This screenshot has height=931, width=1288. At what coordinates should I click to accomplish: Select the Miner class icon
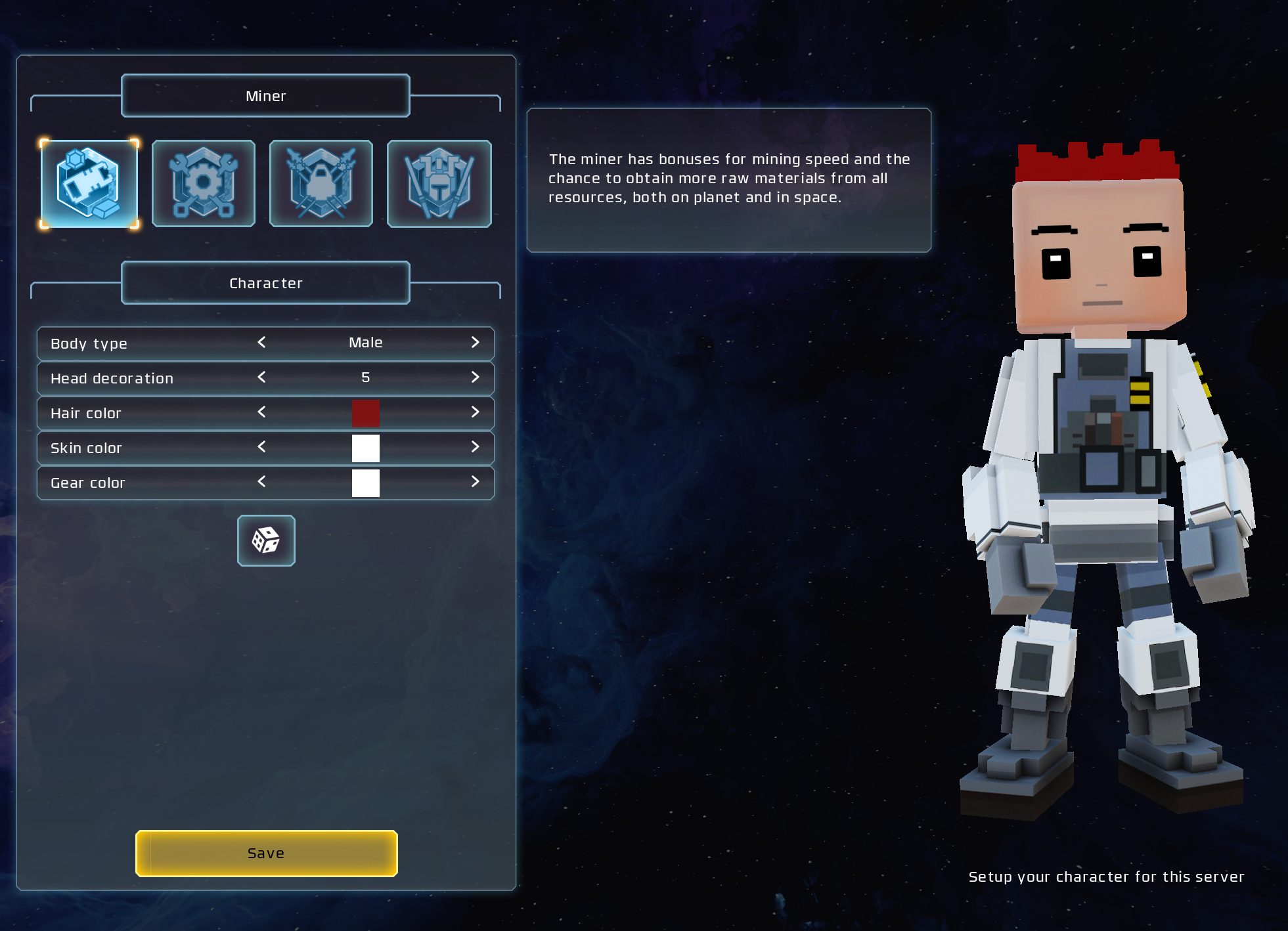tap(89, 184)
